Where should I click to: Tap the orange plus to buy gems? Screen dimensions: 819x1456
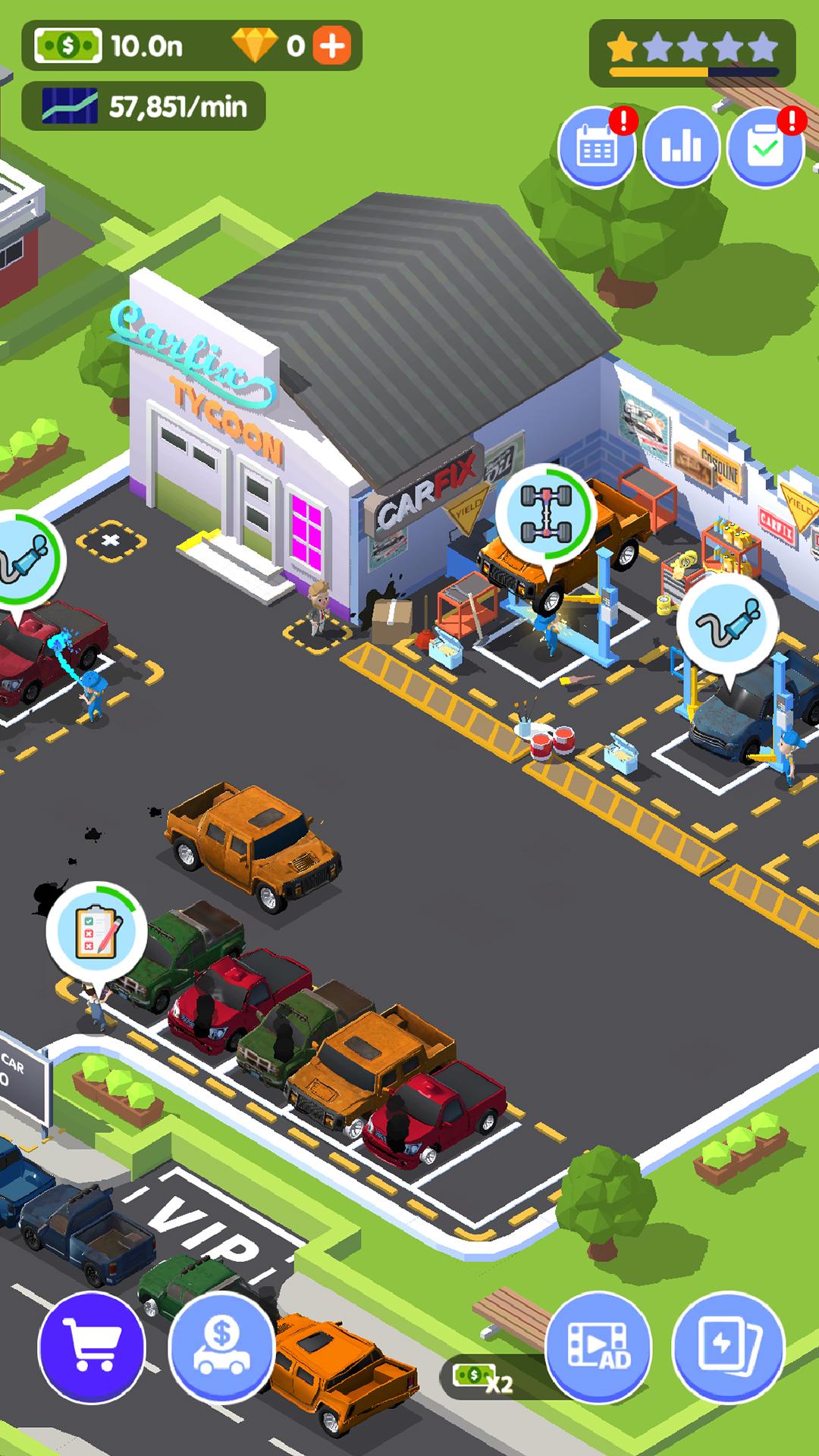(x=332, y=47)
